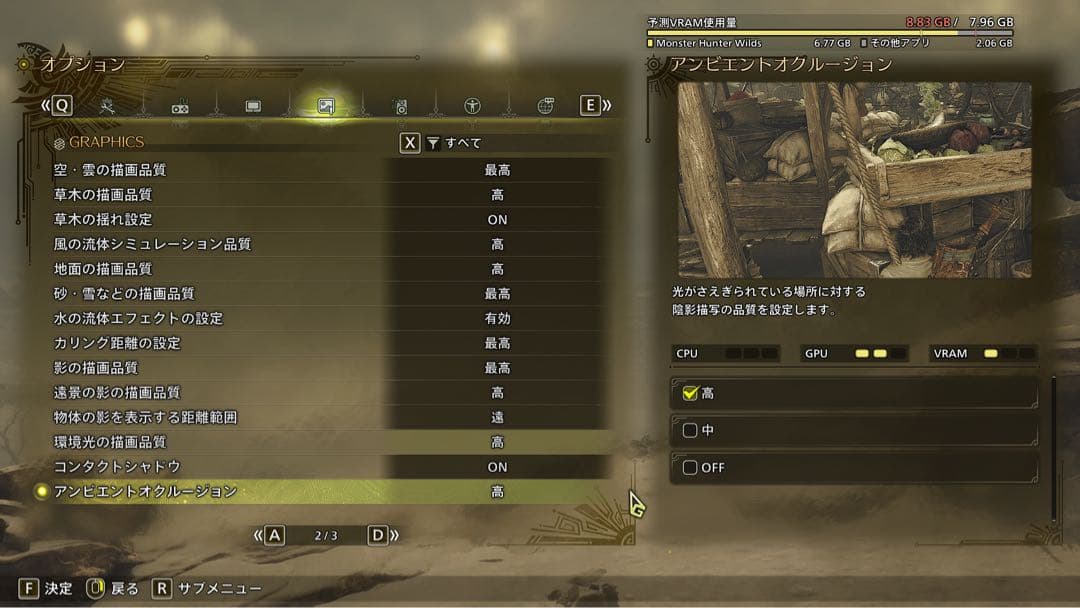Toggle the コンタクトシャドウ setting row
This screenshot has width=1080, height=608.
(x=330, y=467)
